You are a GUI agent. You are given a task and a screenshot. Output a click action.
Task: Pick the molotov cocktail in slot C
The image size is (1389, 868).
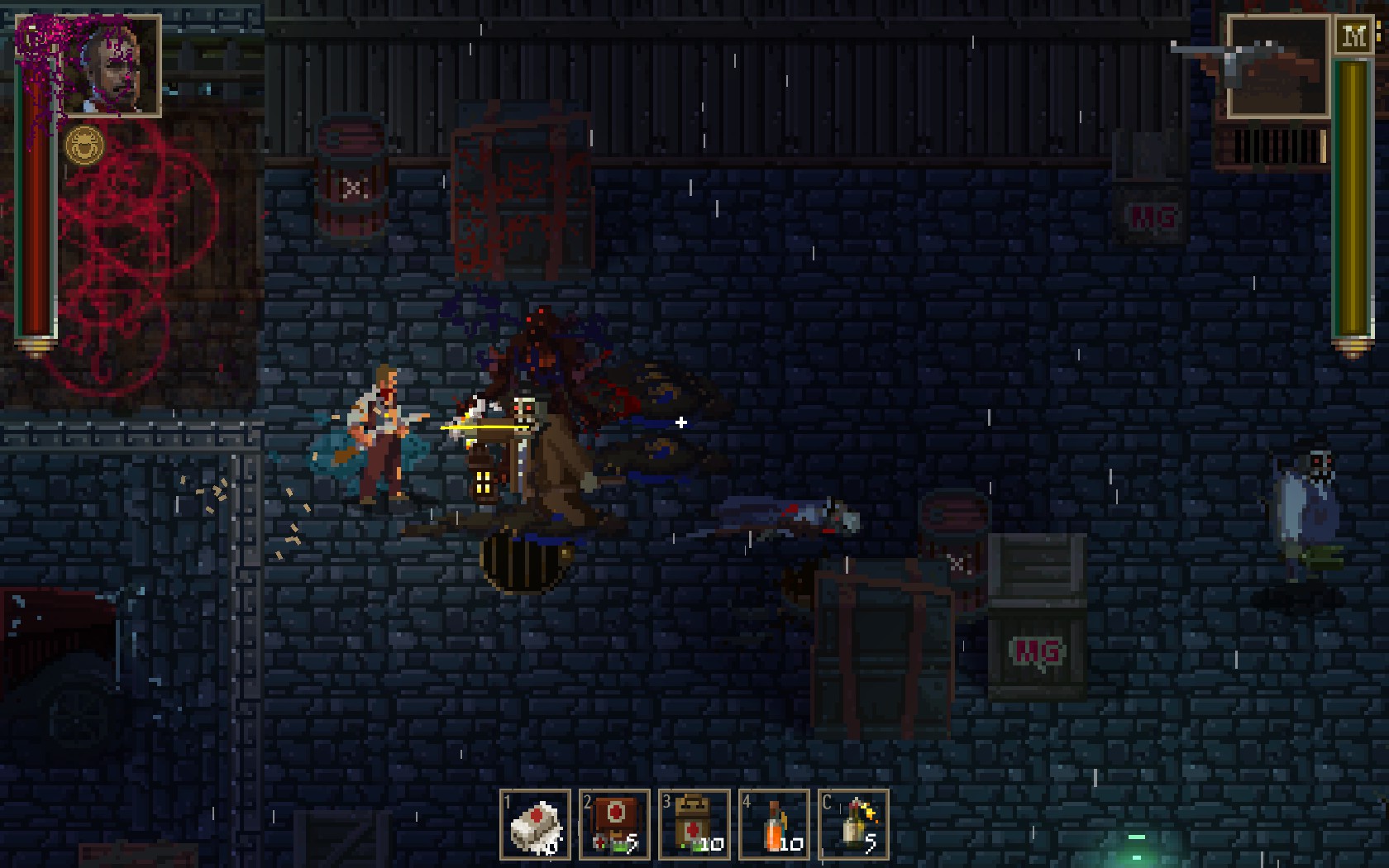click(x=853, y=825)
